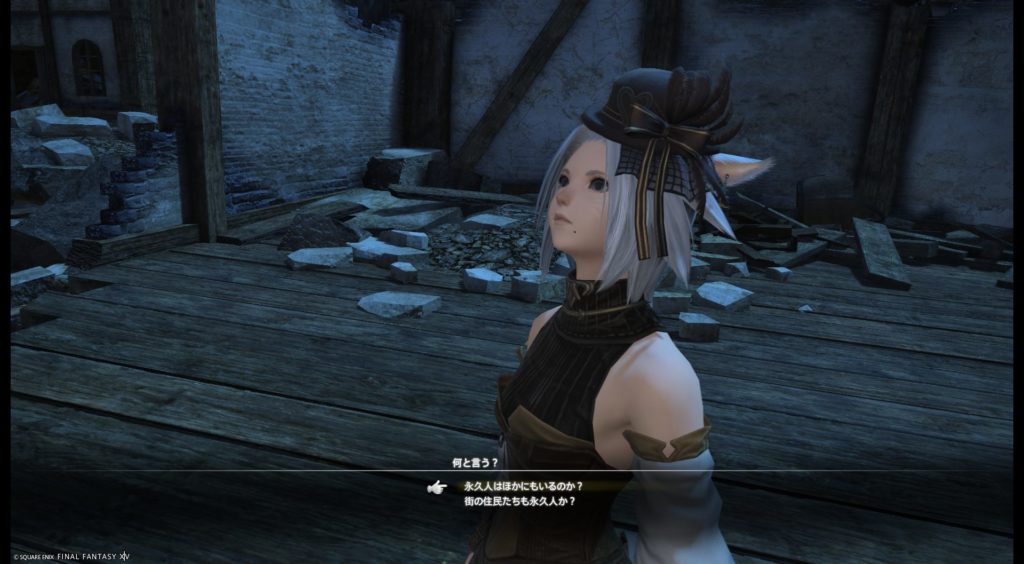Viewport: 1024px width, 564px height.
Task: Choose reply 永久人はほかにもいるのか？
Action: (523, 486)
